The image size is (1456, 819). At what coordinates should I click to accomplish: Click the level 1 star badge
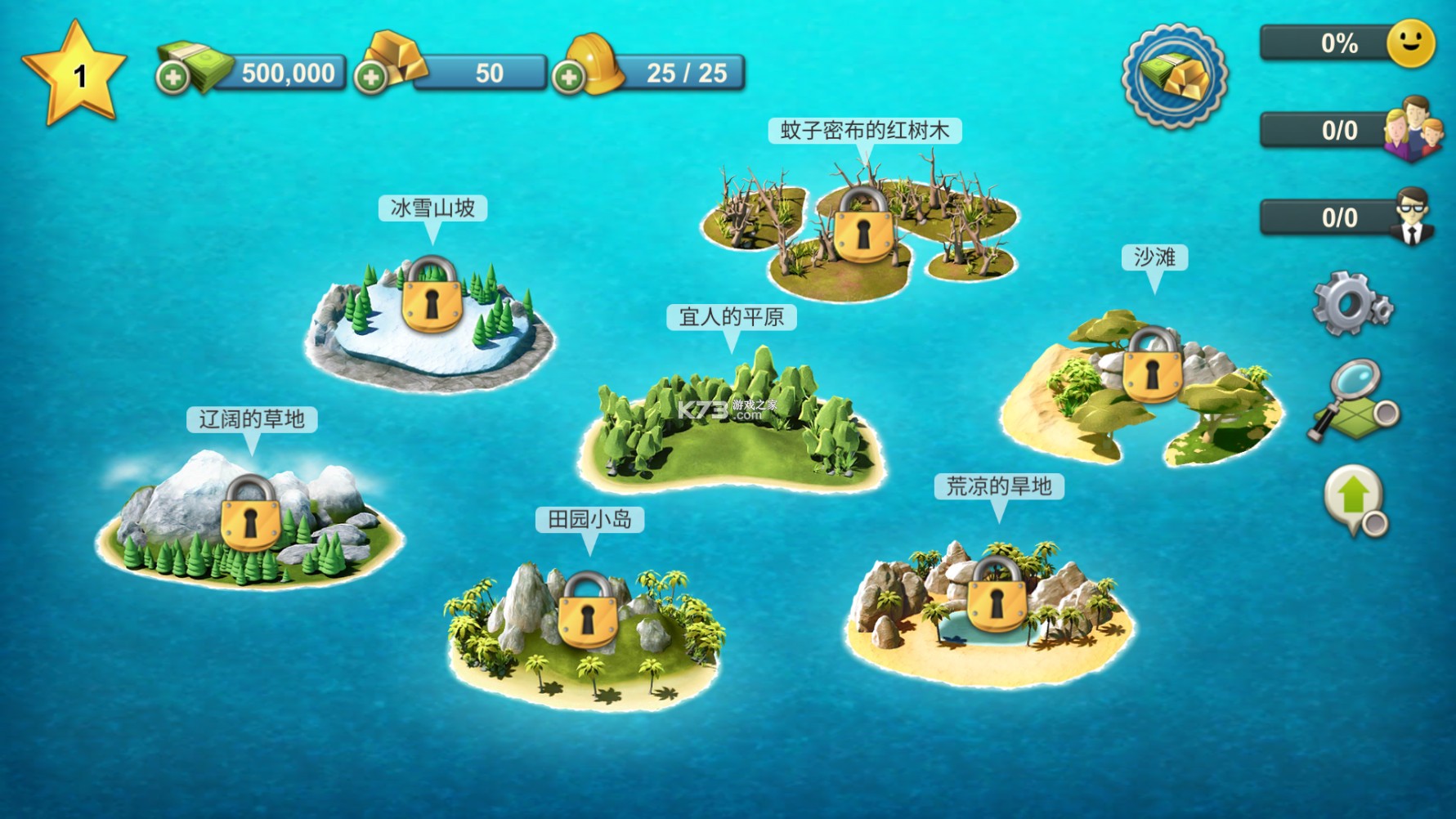[76, 75]
